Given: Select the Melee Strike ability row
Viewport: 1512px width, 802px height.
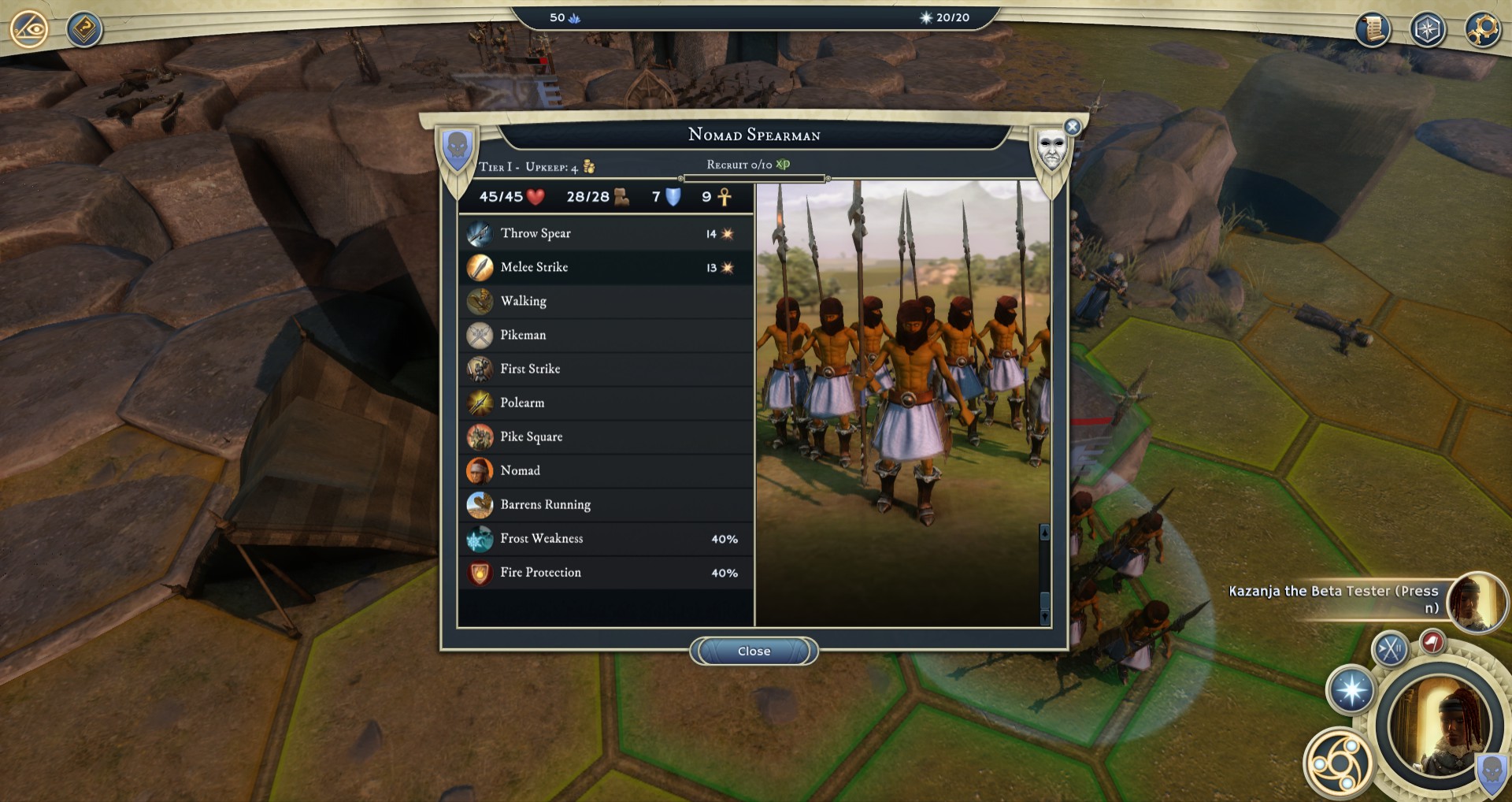Looking at the screenshot, I should [605, 267].
